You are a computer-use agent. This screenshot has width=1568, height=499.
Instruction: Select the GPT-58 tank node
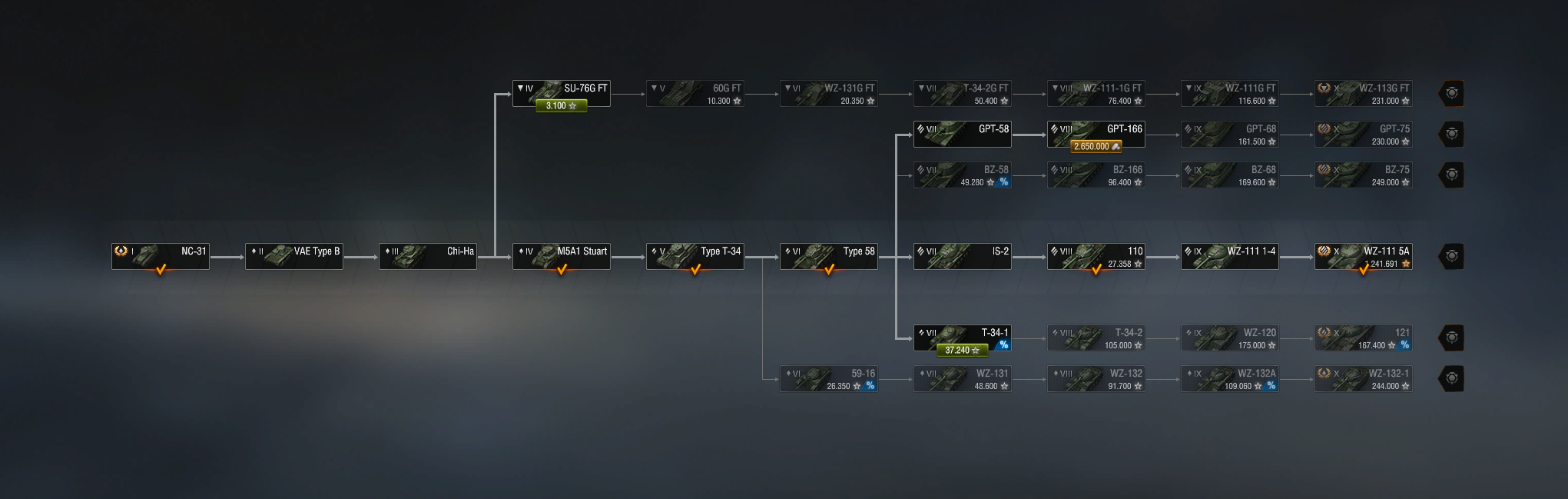[962, 134]
